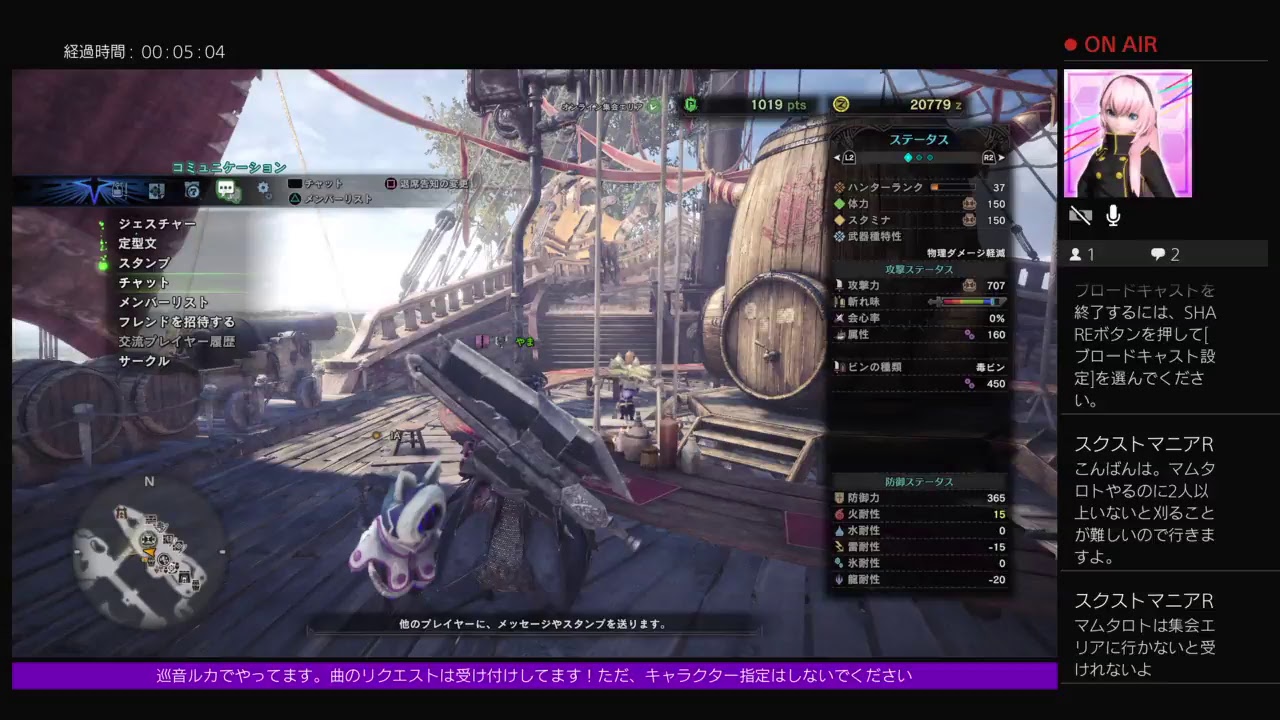This screenshot has width=1280, height=720.
Task: Select ジェスチャー in the communication menu
Action: tap(156, 224)
